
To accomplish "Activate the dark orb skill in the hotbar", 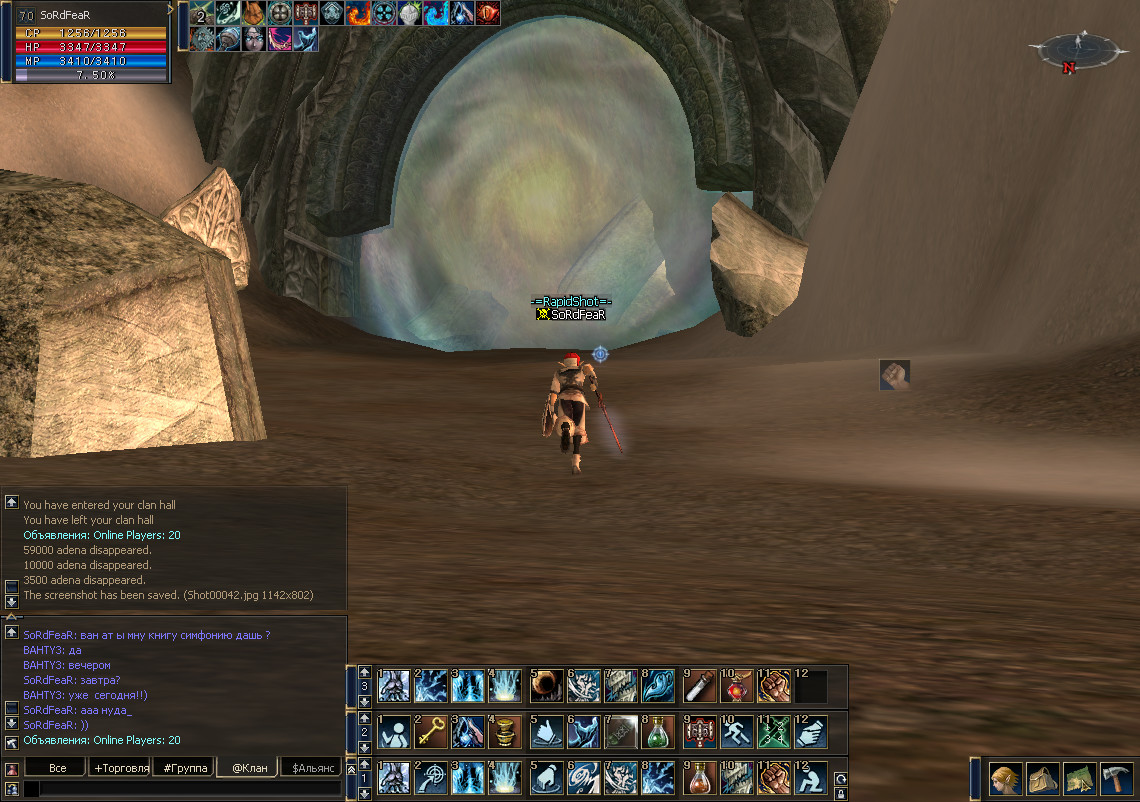I will (x=546, y=686).
